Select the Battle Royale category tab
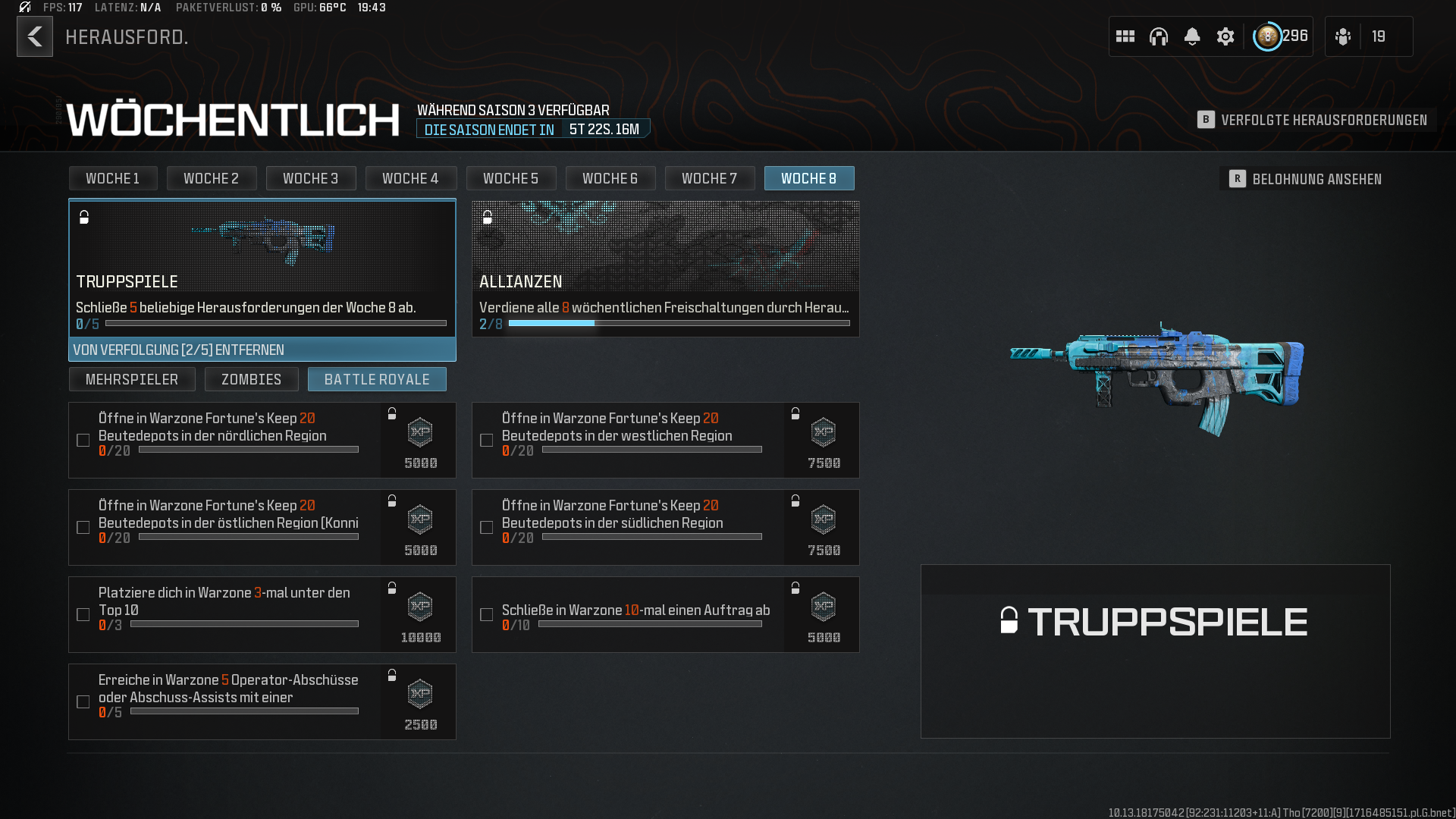1456x819 pixels. (377, 379)
